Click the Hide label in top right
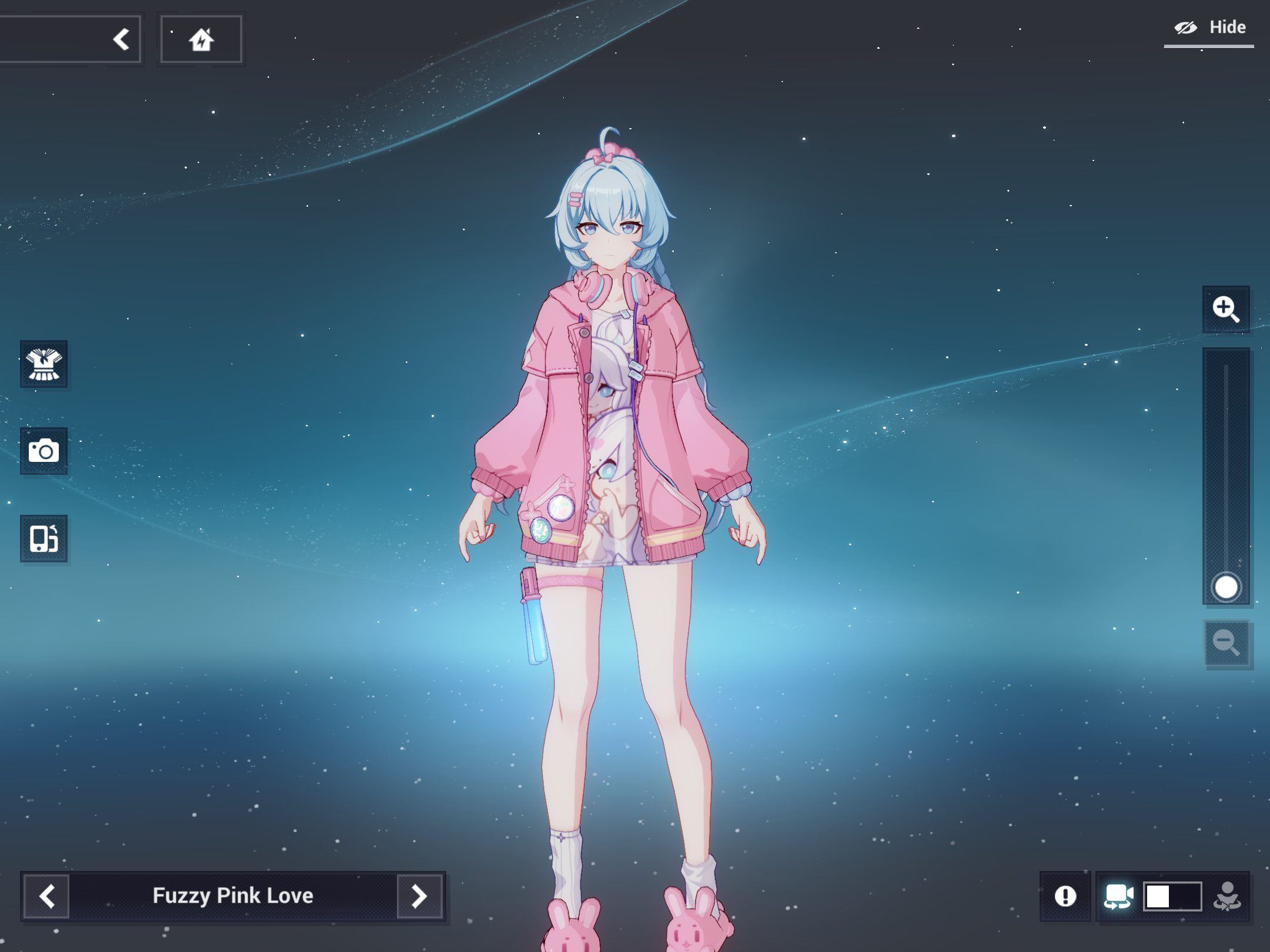Screen dimensions: 1270x952 (1228, 26)
